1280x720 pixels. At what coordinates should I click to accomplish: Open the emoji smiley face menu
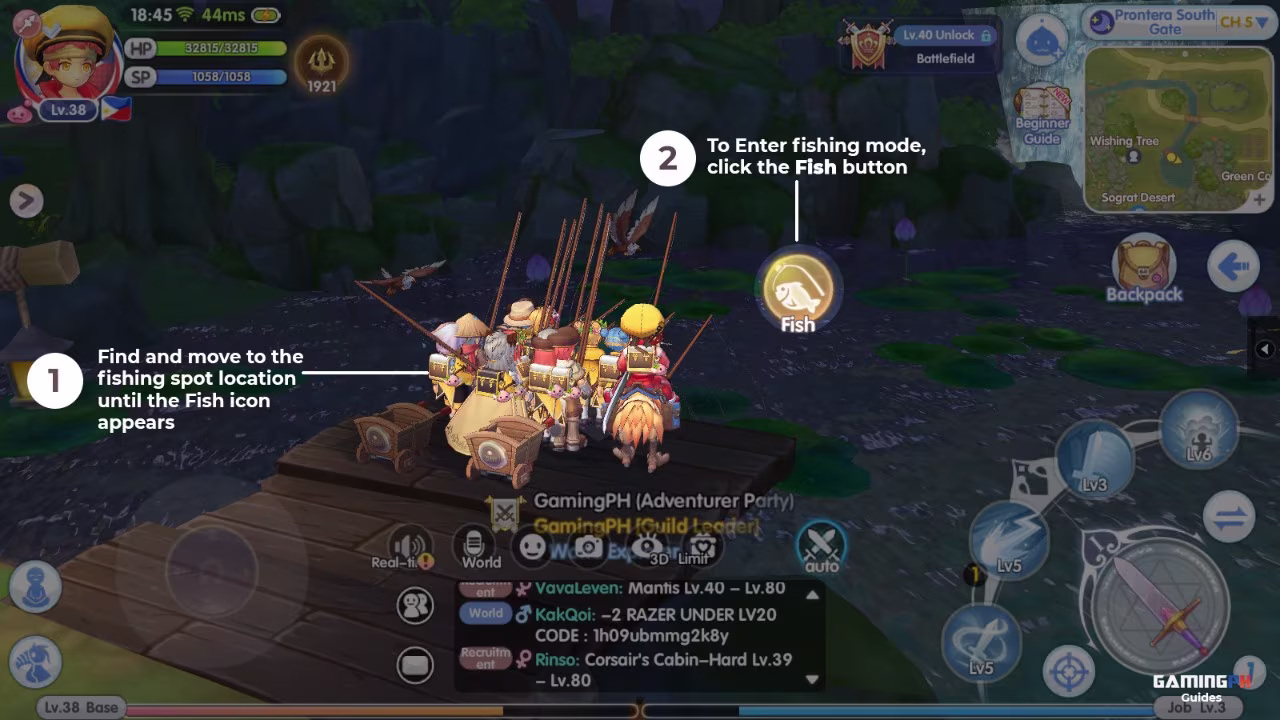[533, 547]
